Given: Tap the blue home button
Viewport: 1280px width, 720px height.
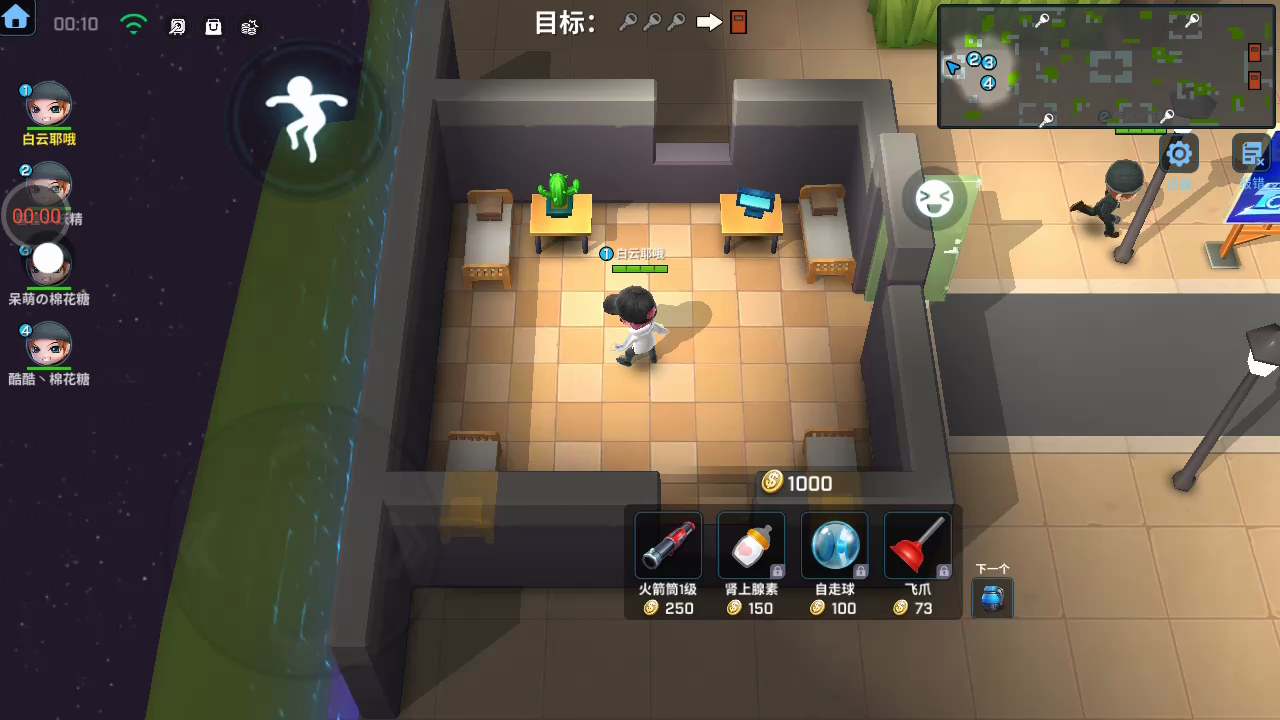Looking at the screenshot, I should (x=17, y=17).
